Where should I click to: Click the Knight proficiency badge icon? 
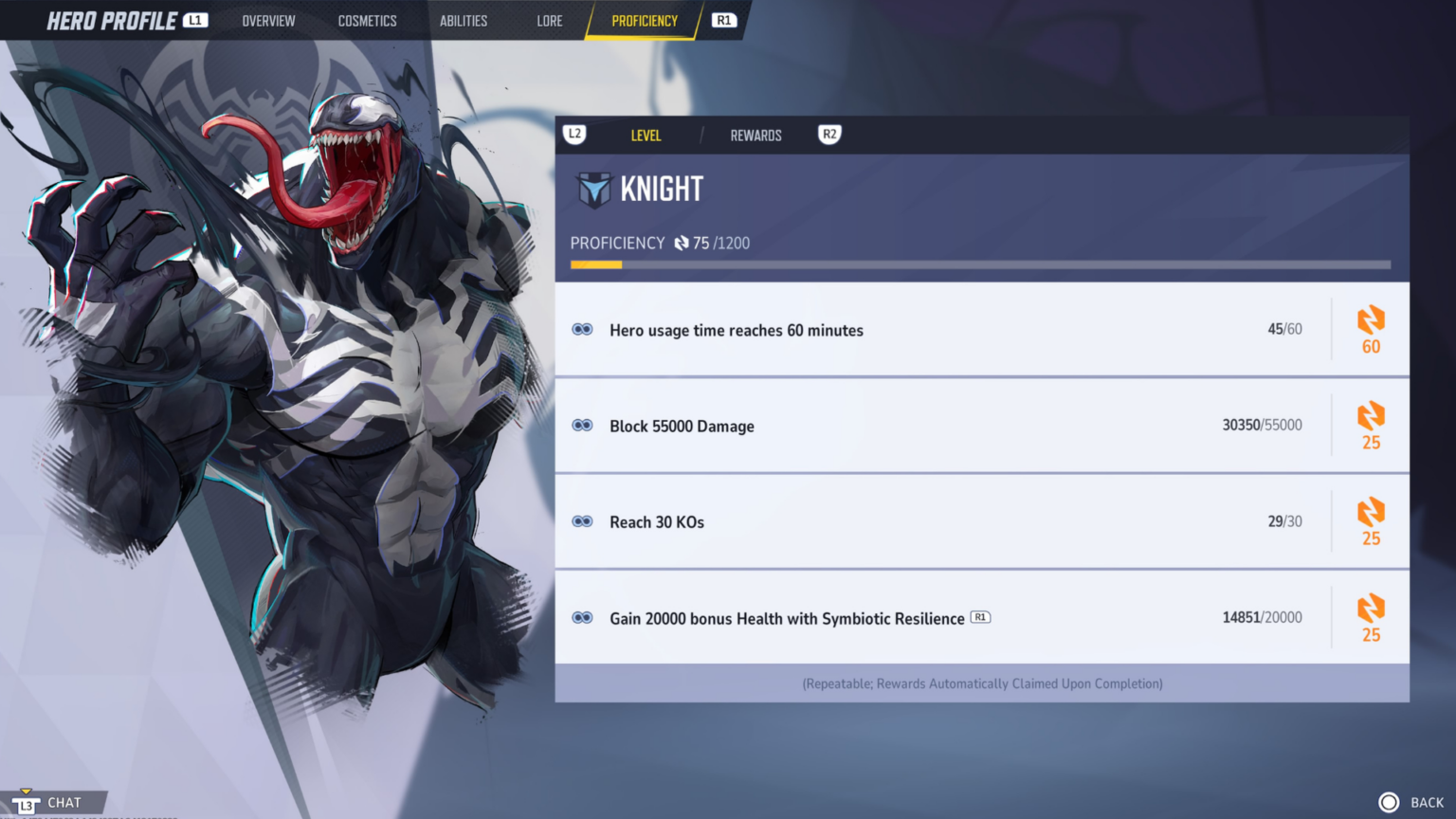[x=595, y=188]
